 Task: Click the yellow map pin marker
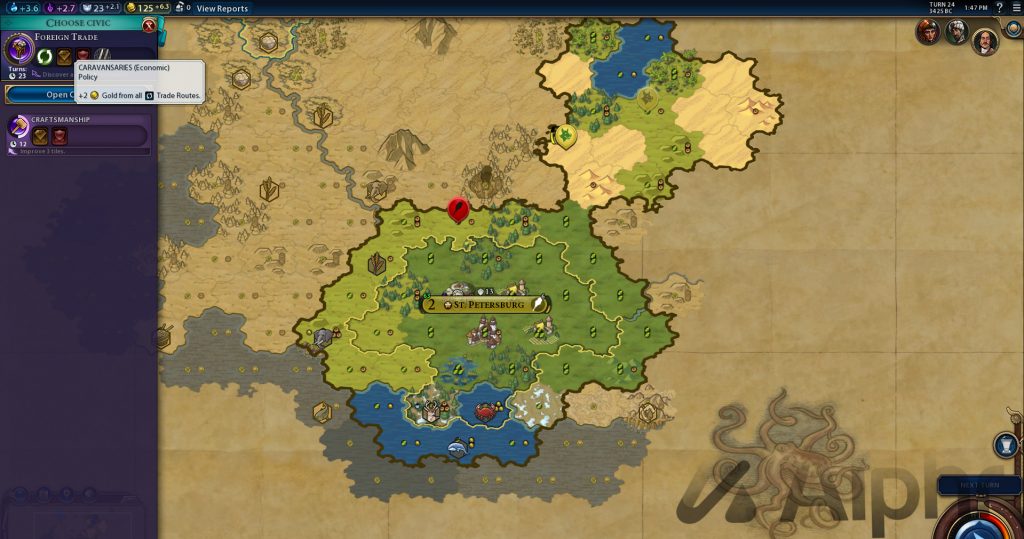566,136
